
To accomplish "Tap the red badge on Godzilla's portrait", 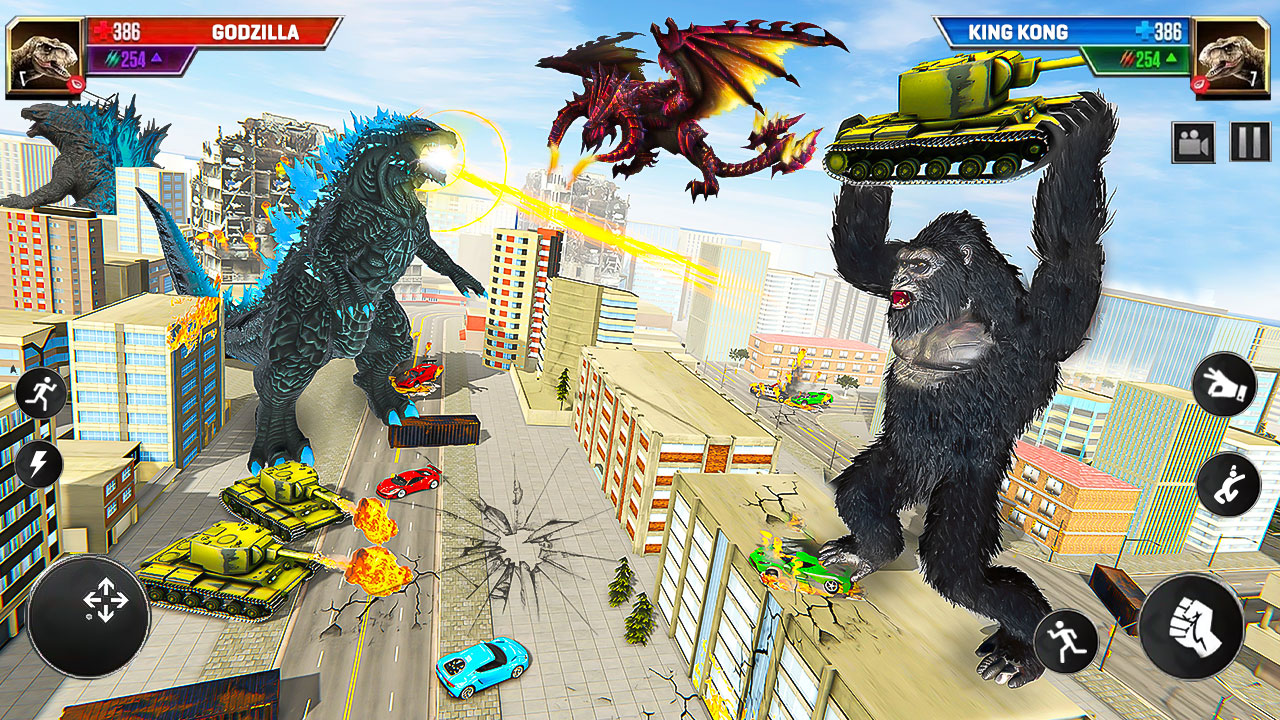I will (x=76, y=83).
